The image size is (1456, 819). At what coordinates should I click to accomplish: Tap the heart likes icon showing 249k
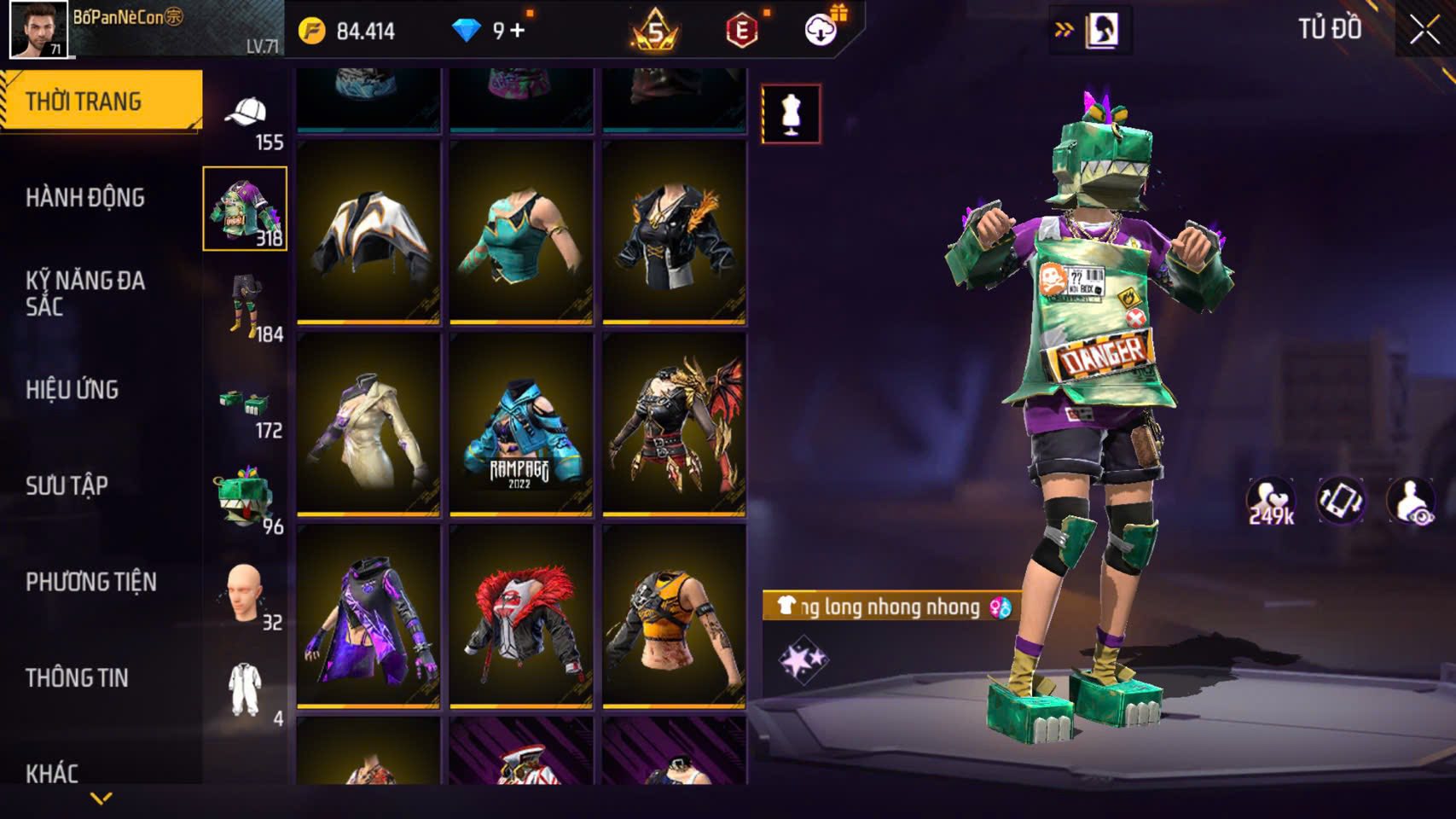[x=1270, y=501]
